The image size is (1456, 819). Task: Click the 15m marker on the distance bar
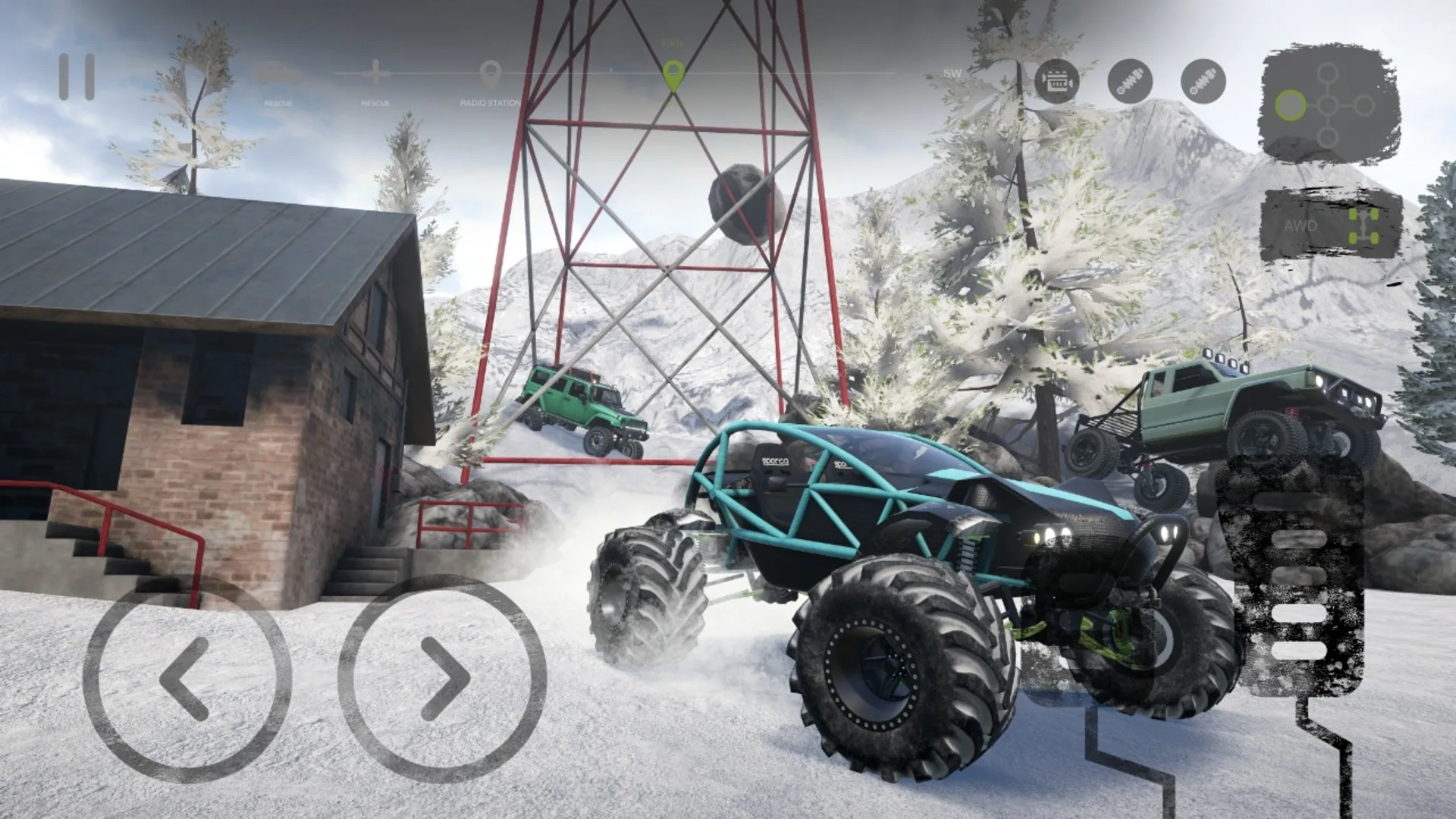click(671, 43)
